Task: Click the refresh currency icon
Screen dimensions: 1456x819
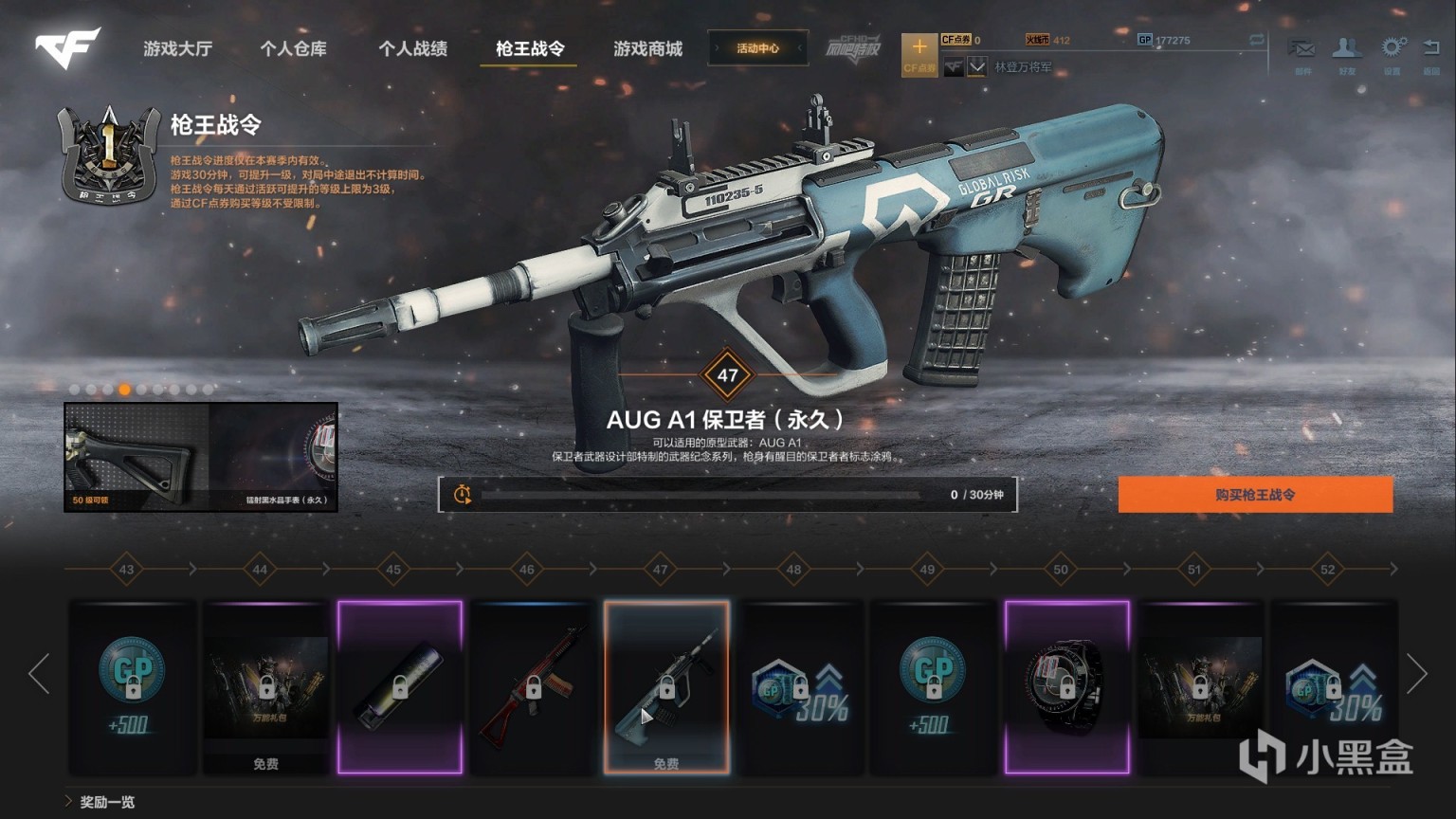Action: pos(1257,40)
